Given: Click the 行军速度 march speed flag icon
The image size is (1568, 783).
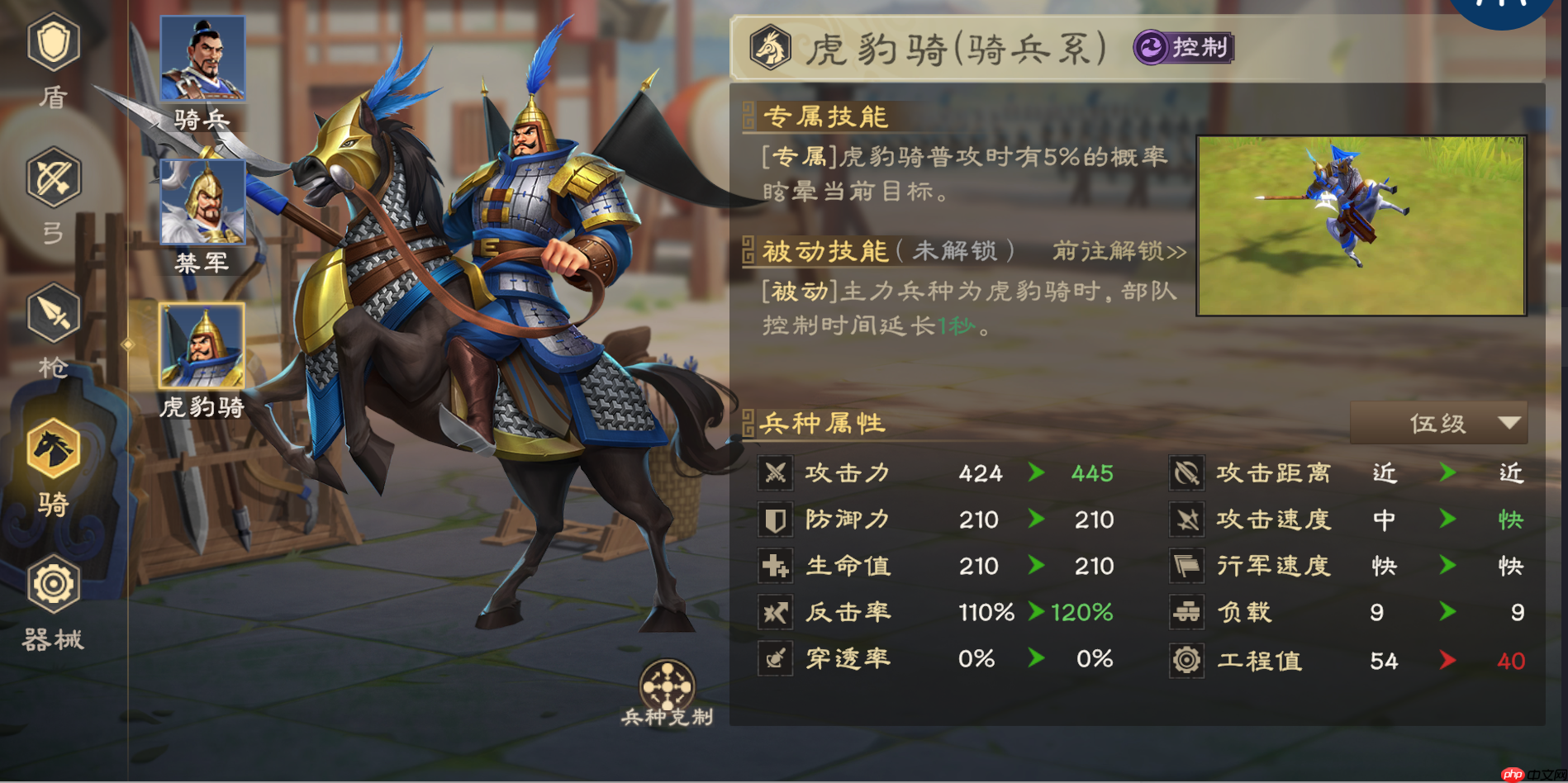Looking at the screenshot, I should point(1187,566).
